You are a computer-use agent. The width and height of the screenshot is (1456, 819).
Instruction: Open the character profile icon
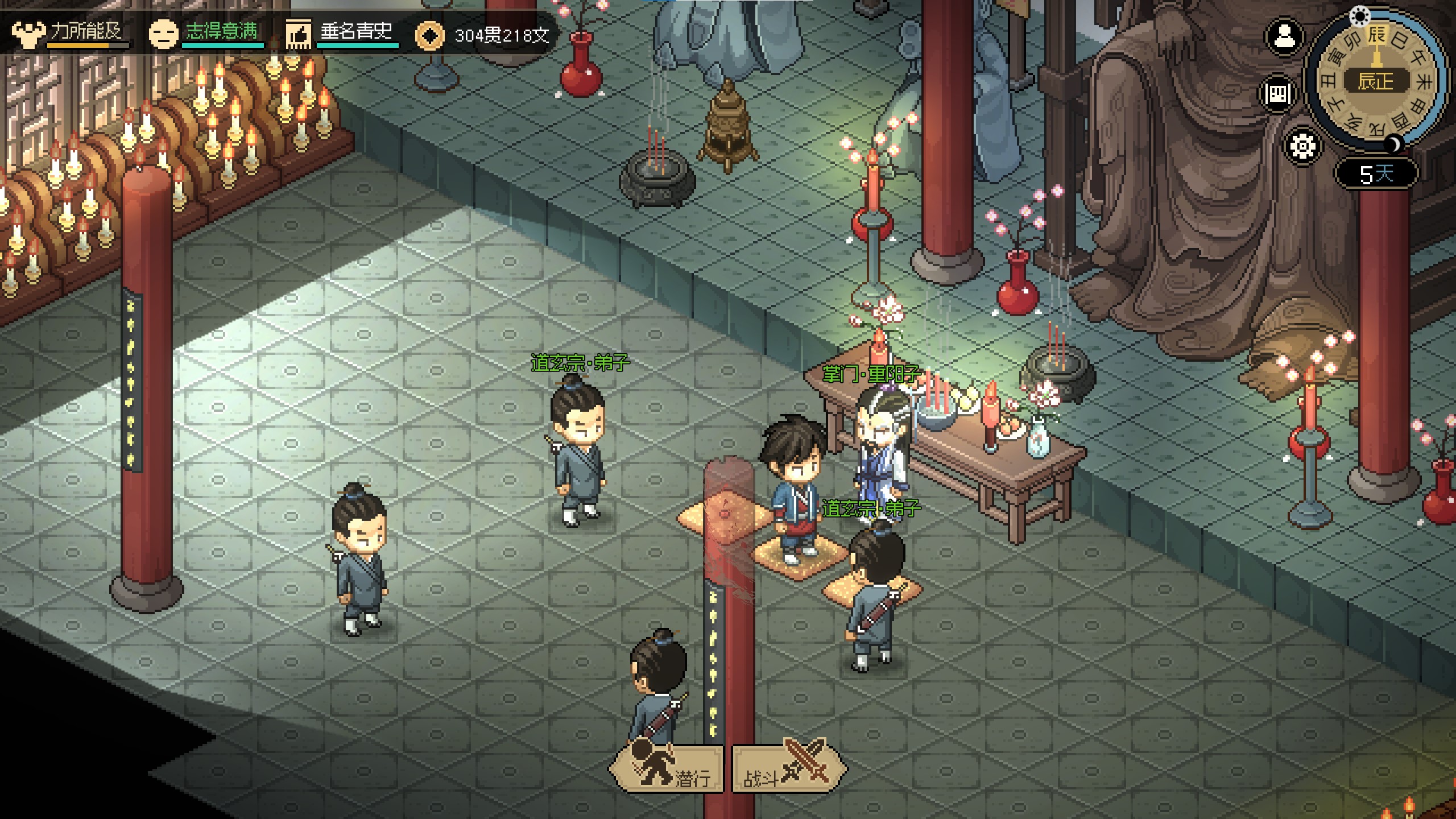tap(1284, 38)
